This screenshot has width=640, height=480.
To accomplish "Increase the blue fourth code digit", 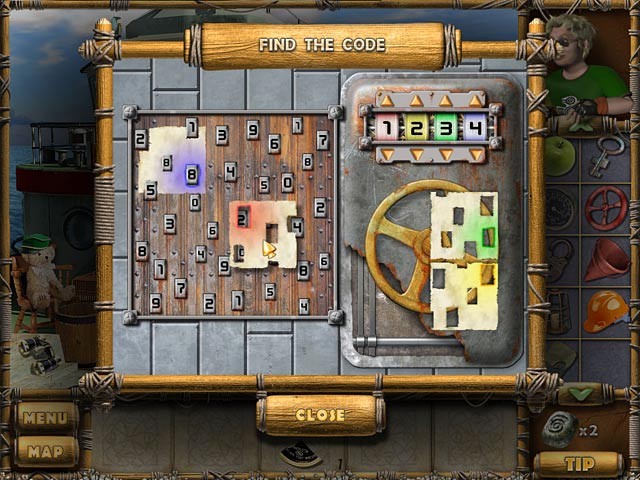I will 477,101.
